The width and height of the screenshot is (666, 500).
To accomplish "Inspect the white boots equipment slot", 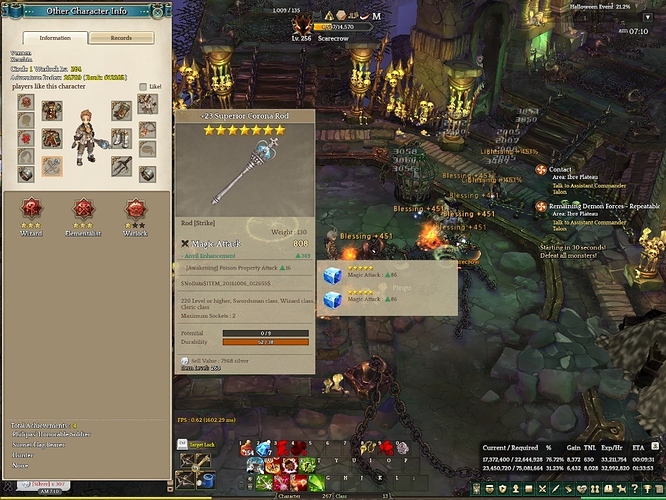I will (122, 136).
